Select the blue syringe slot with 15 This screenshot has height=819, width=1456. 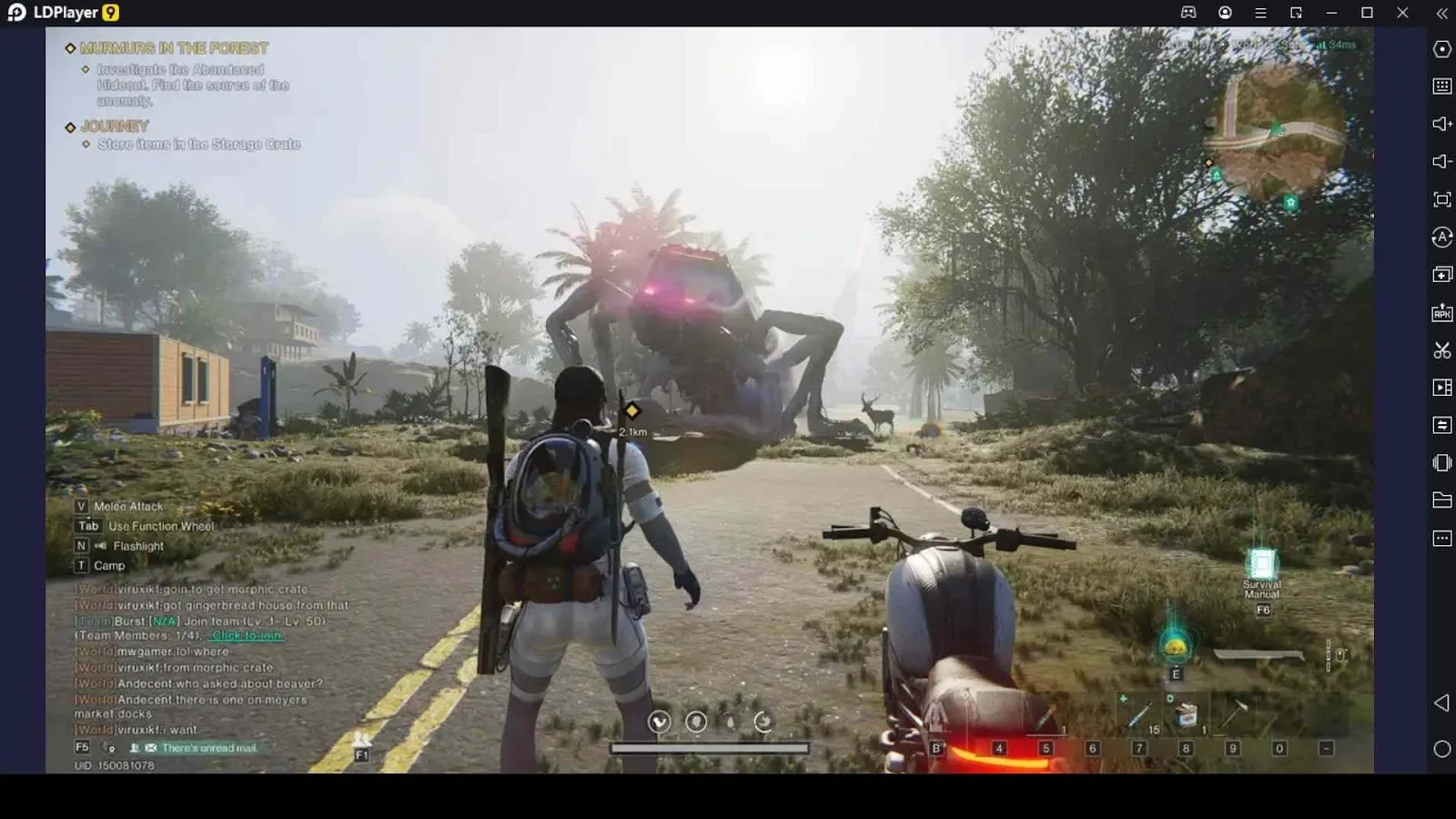tap(1140, 716)
